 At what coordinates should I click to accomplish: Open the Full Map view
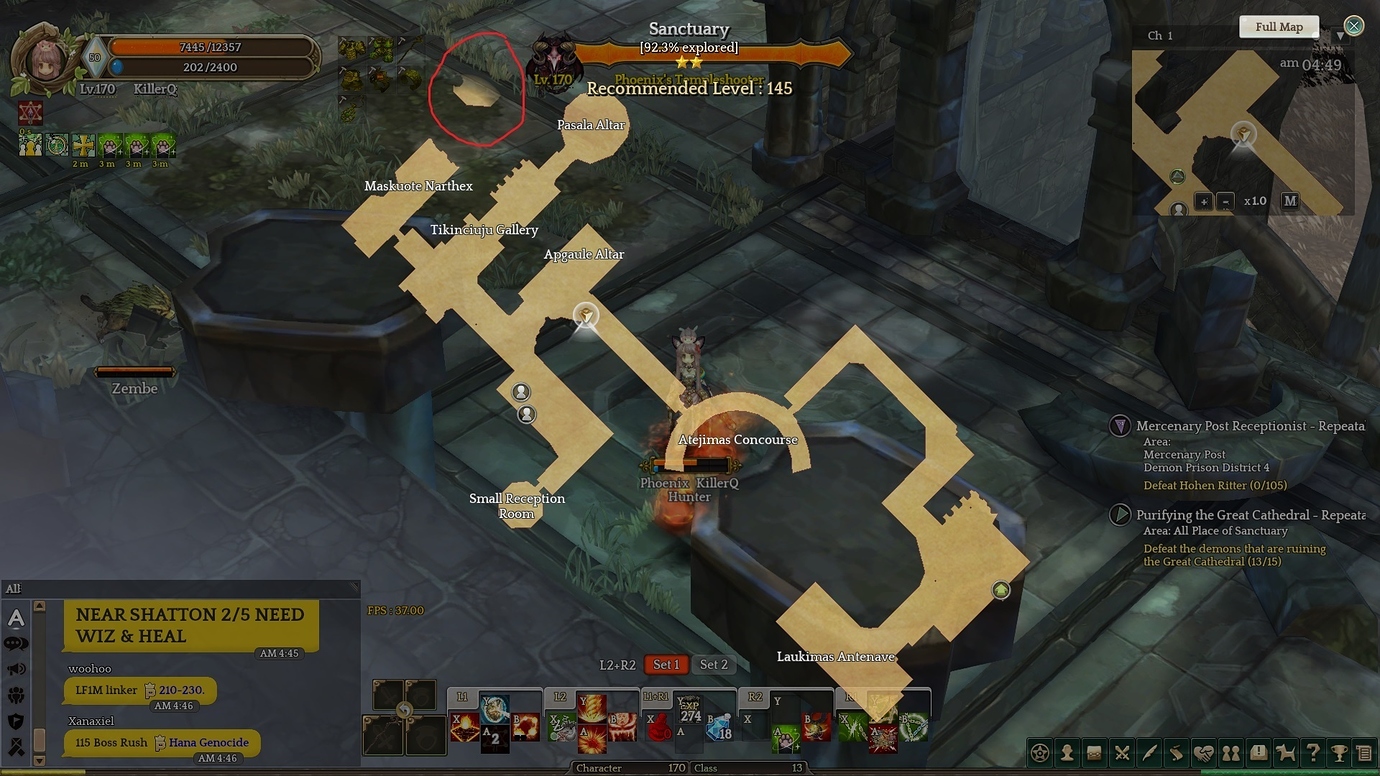1279,26
